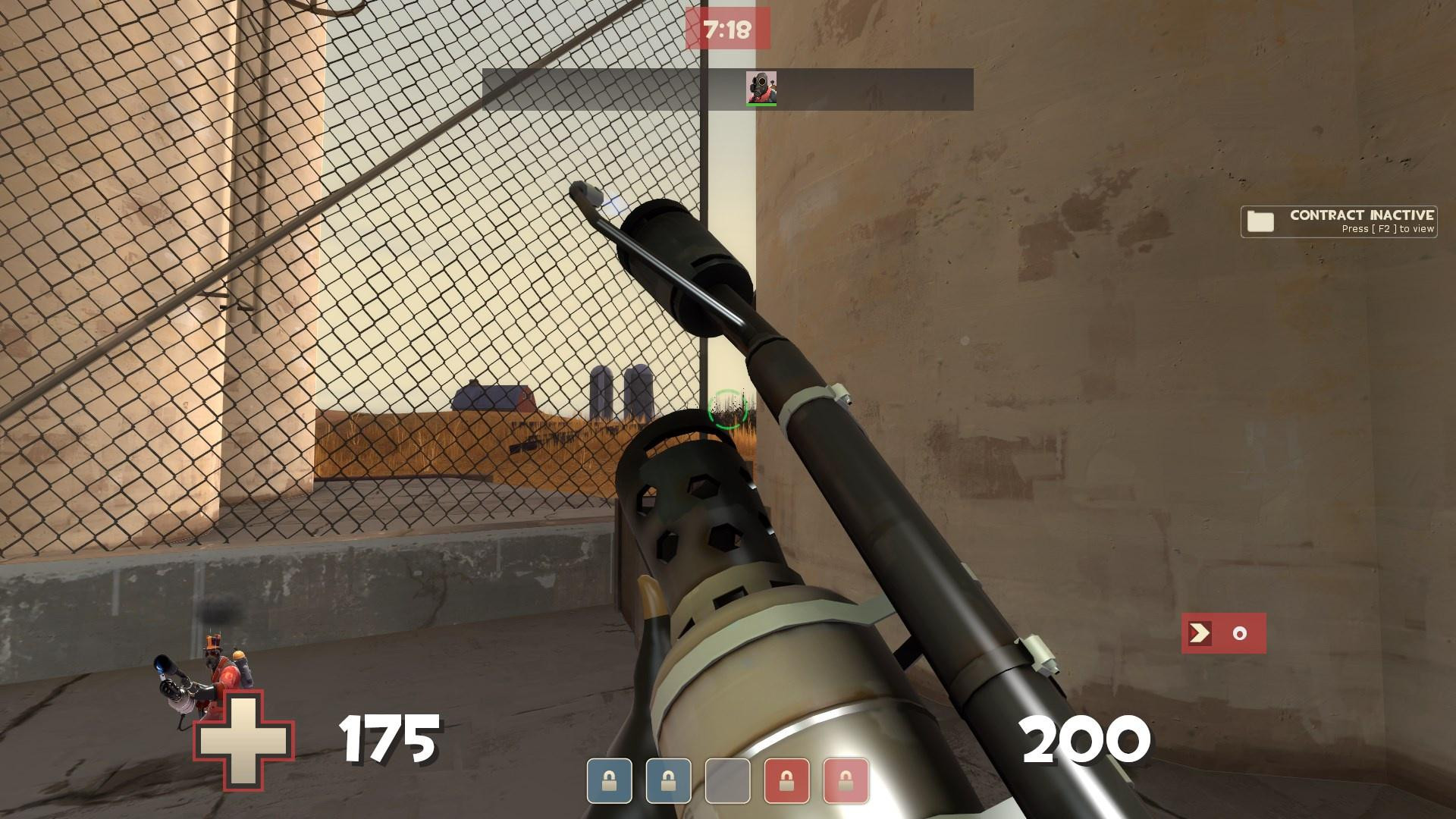The width and height of the screenshot is (1456, 819).
Task: Expand the CONTRACT INACTIVE panel
Action: tap(1338, 221)
